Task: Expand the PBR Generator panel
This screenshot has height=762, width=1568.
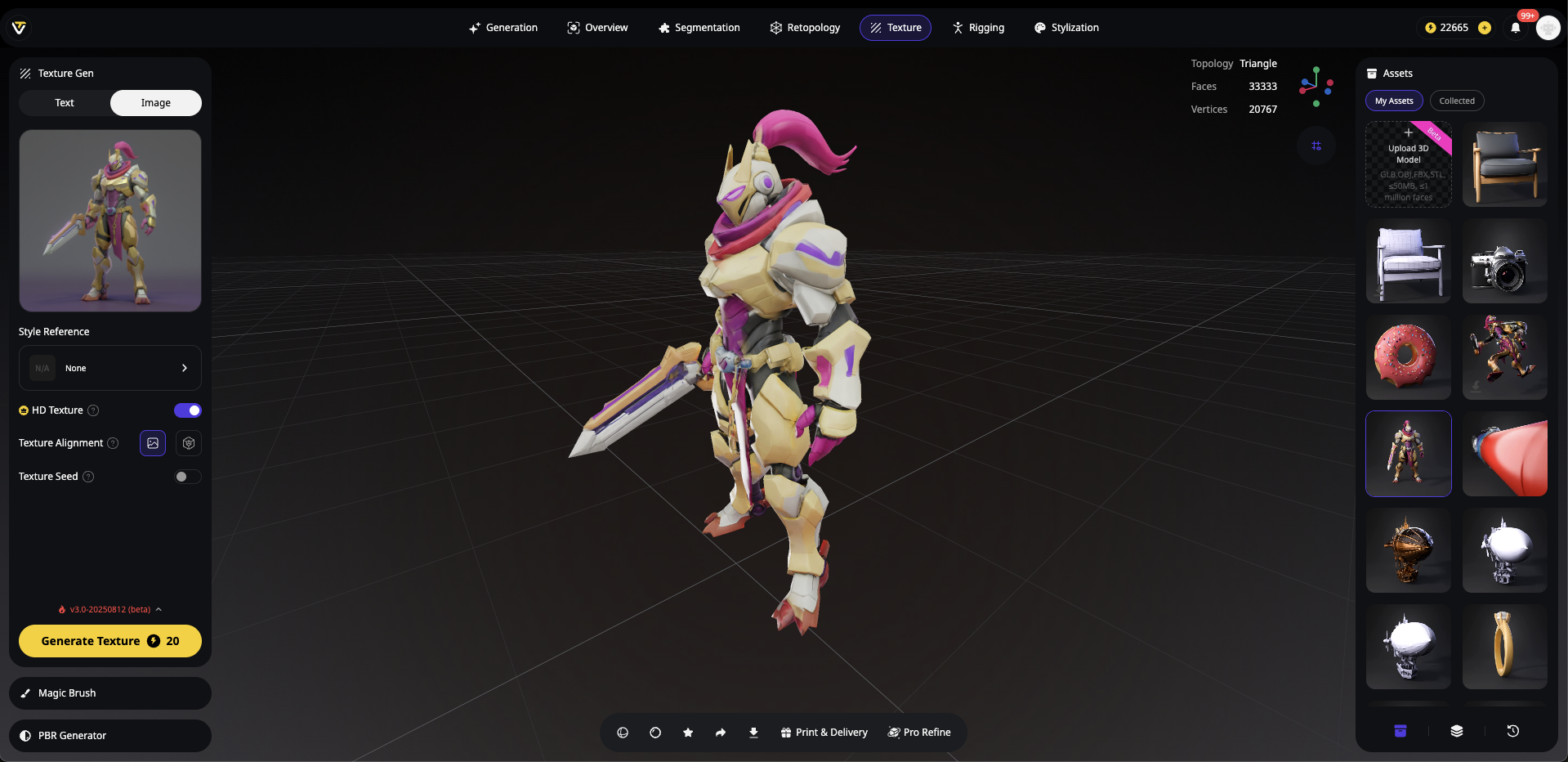Action: tap(110, 736)
